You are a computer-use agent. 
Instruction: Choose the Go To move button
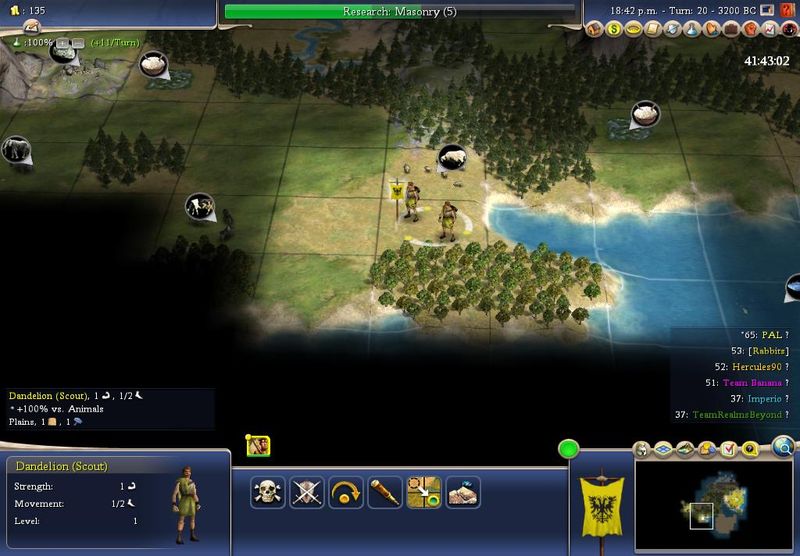point(424,491)
